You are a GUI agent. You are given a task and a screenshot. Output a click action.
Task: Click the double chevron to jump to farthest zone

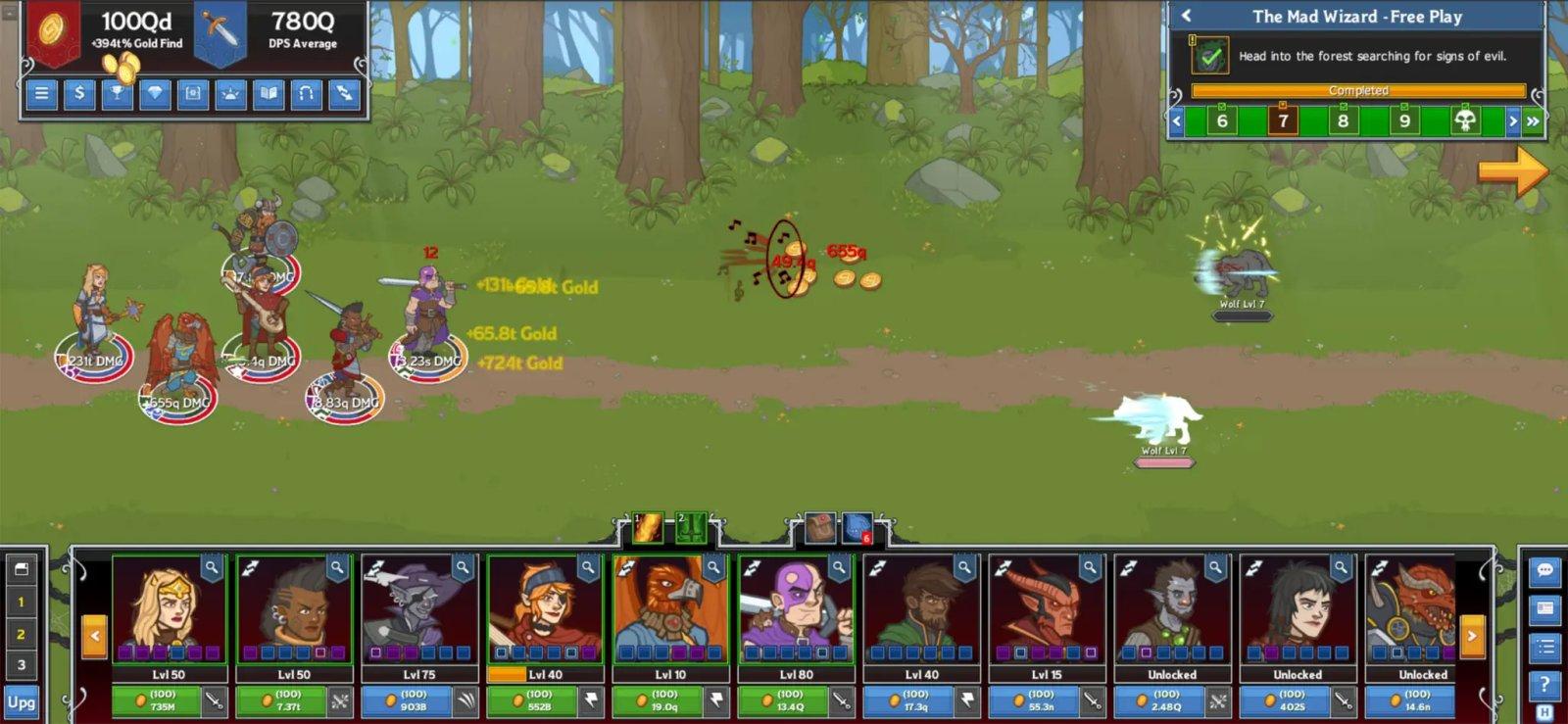tap(1534, 121)
